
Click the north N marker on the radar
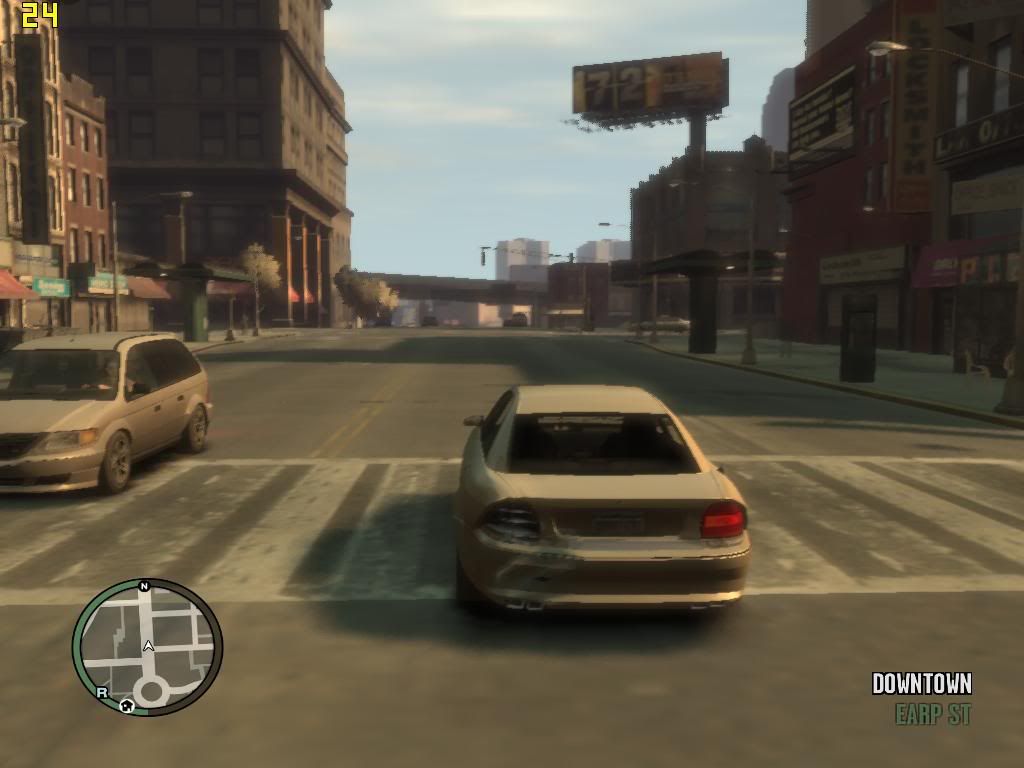[144, 586]
